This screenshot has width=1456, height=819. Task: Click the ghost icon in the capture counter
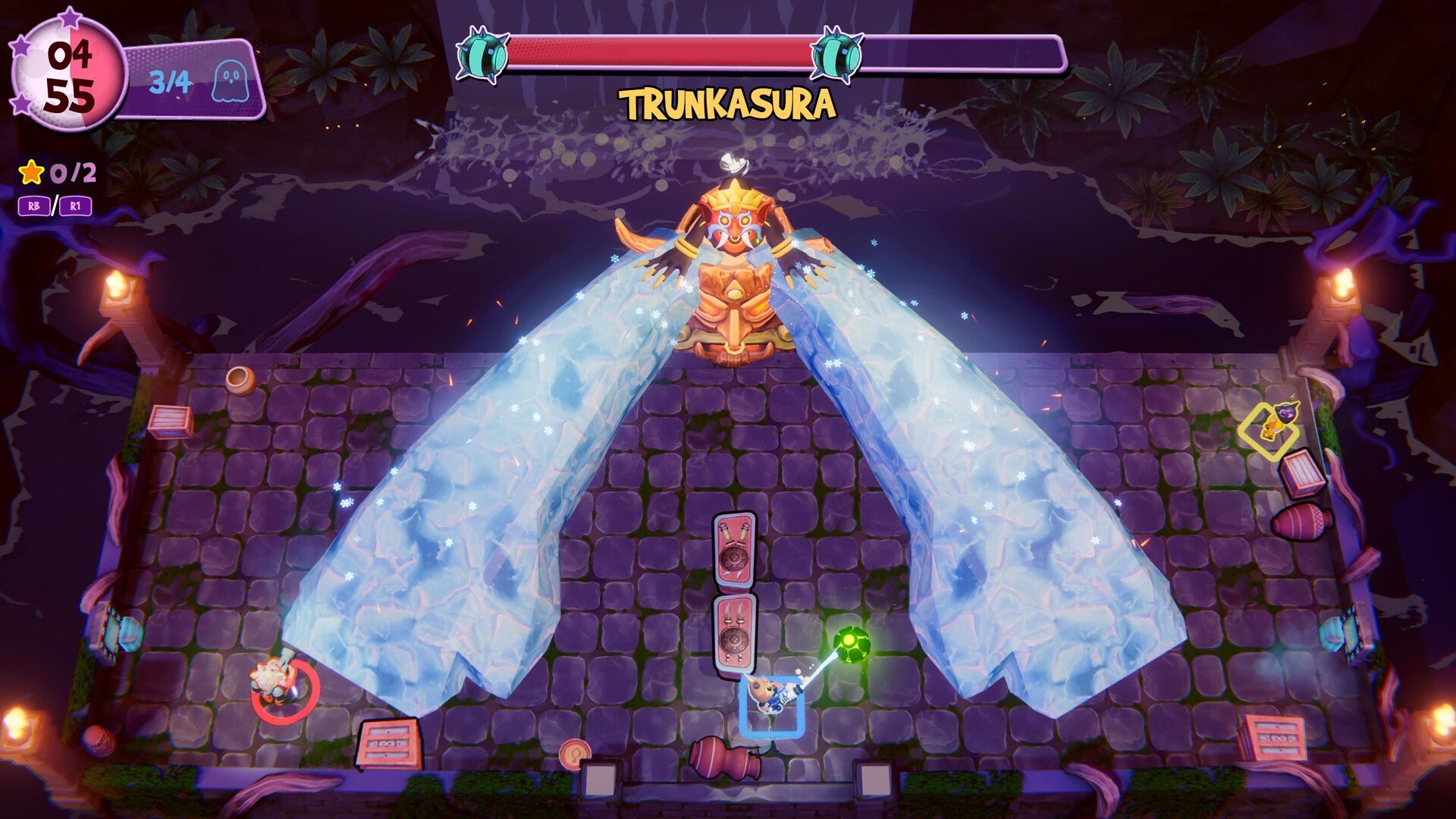[x=231, y=81]
